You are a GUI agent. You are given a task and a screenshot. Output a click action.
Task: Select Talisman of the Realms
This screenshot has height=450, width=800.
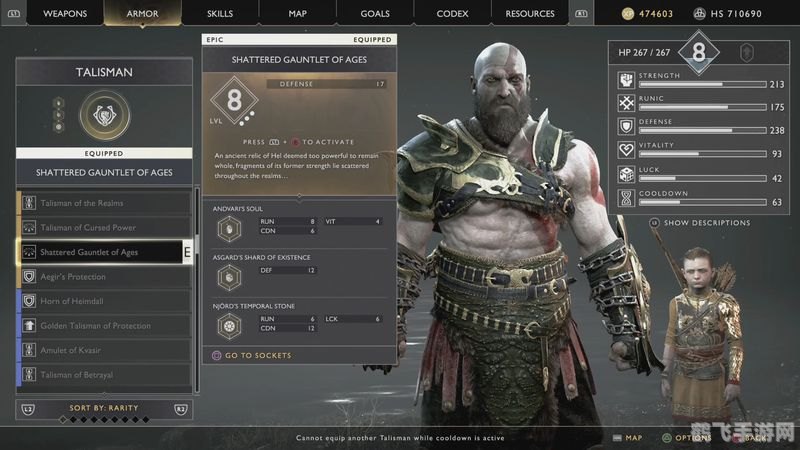pos(104,203)
